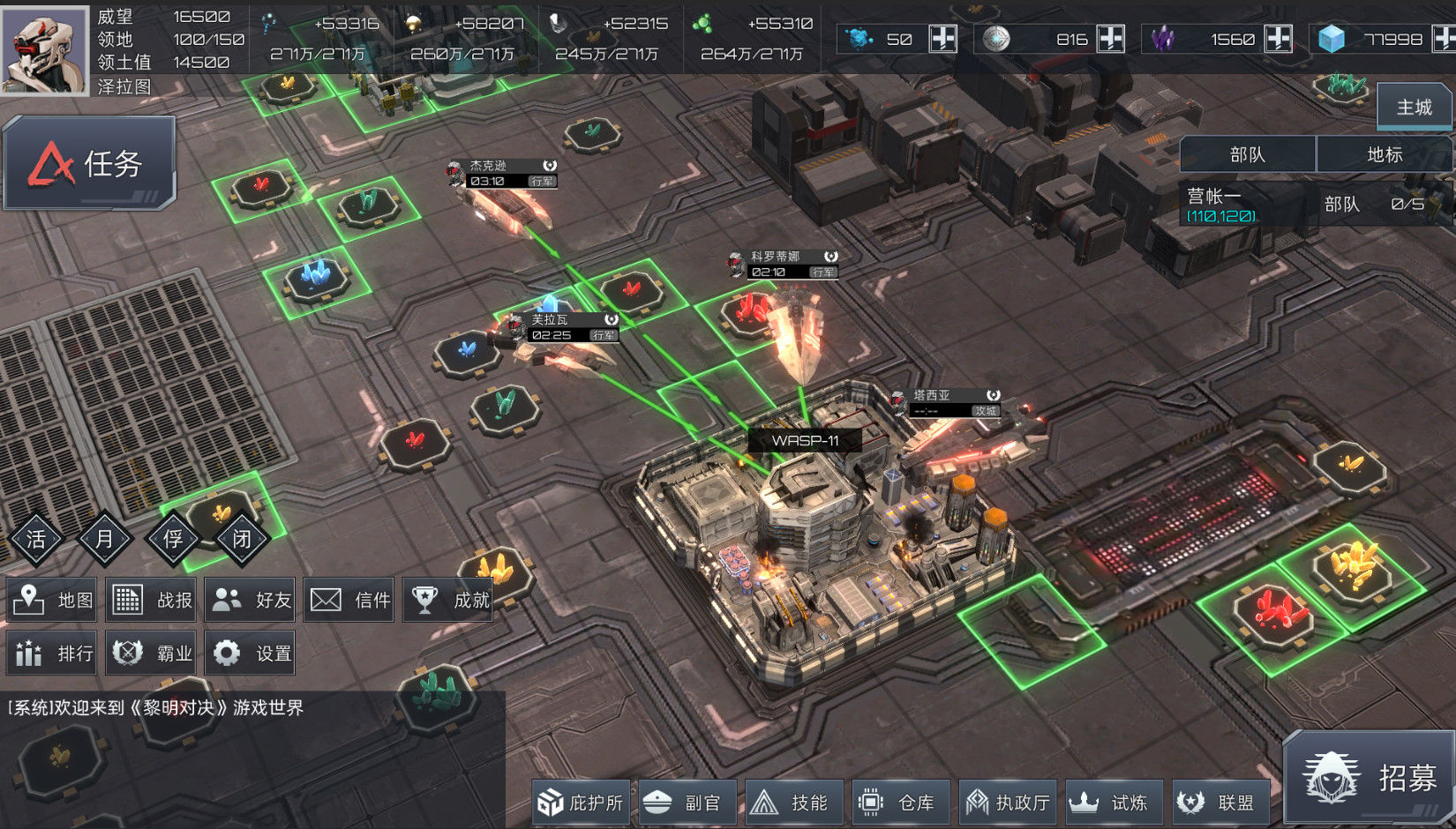Switch to the 地标 landmarks tab
The width and height of the screenshot is (1456, 829).
1384,155
